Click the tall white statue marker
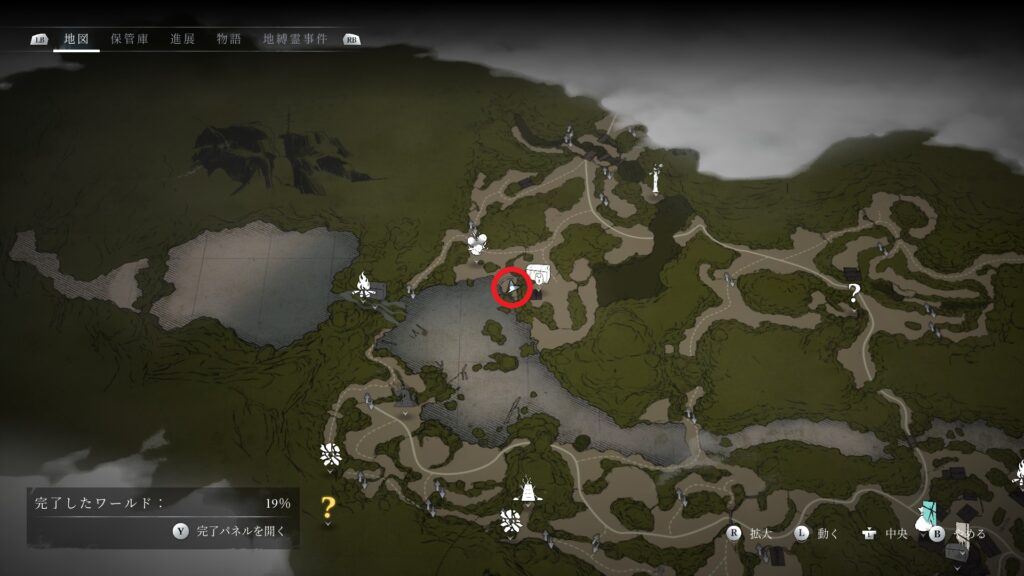1024x576 pixels. click(656, 179)
